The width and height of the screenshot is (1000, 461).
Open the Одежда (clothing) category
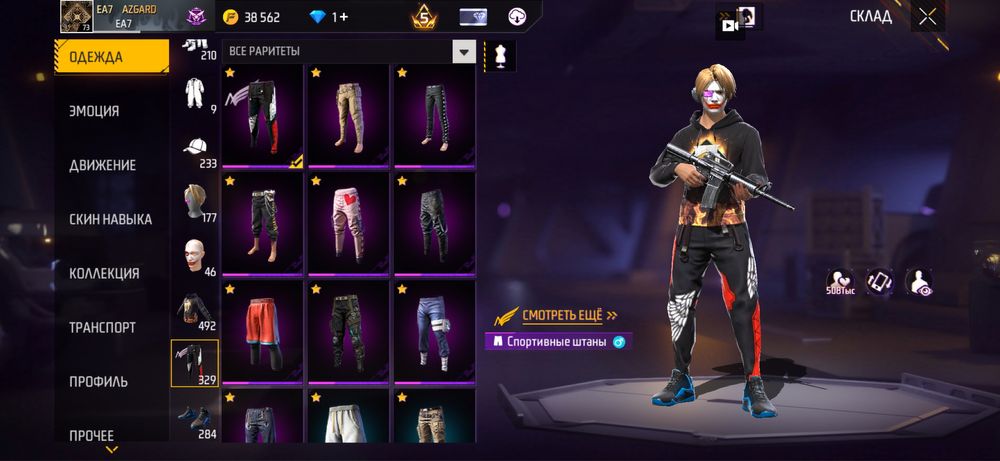coord(111,57)
